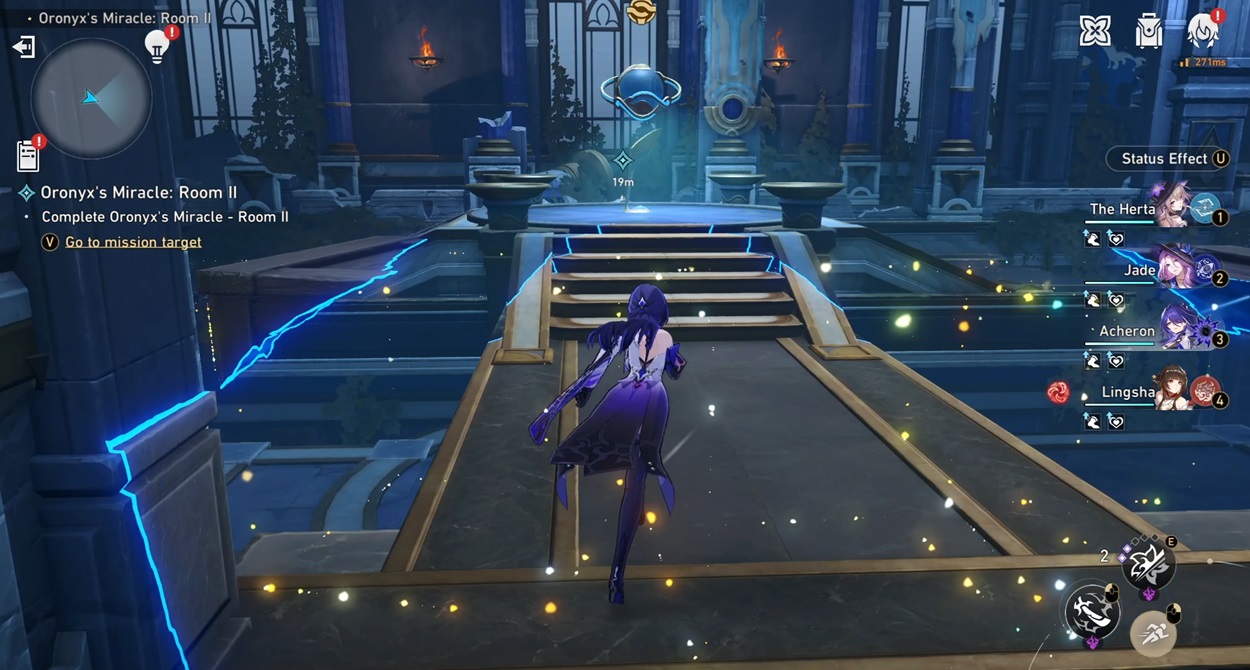Select the Oronyx's Miracle: Room II tracker
This screenshot has height=670, width=1250.
(x=139, y=192)
